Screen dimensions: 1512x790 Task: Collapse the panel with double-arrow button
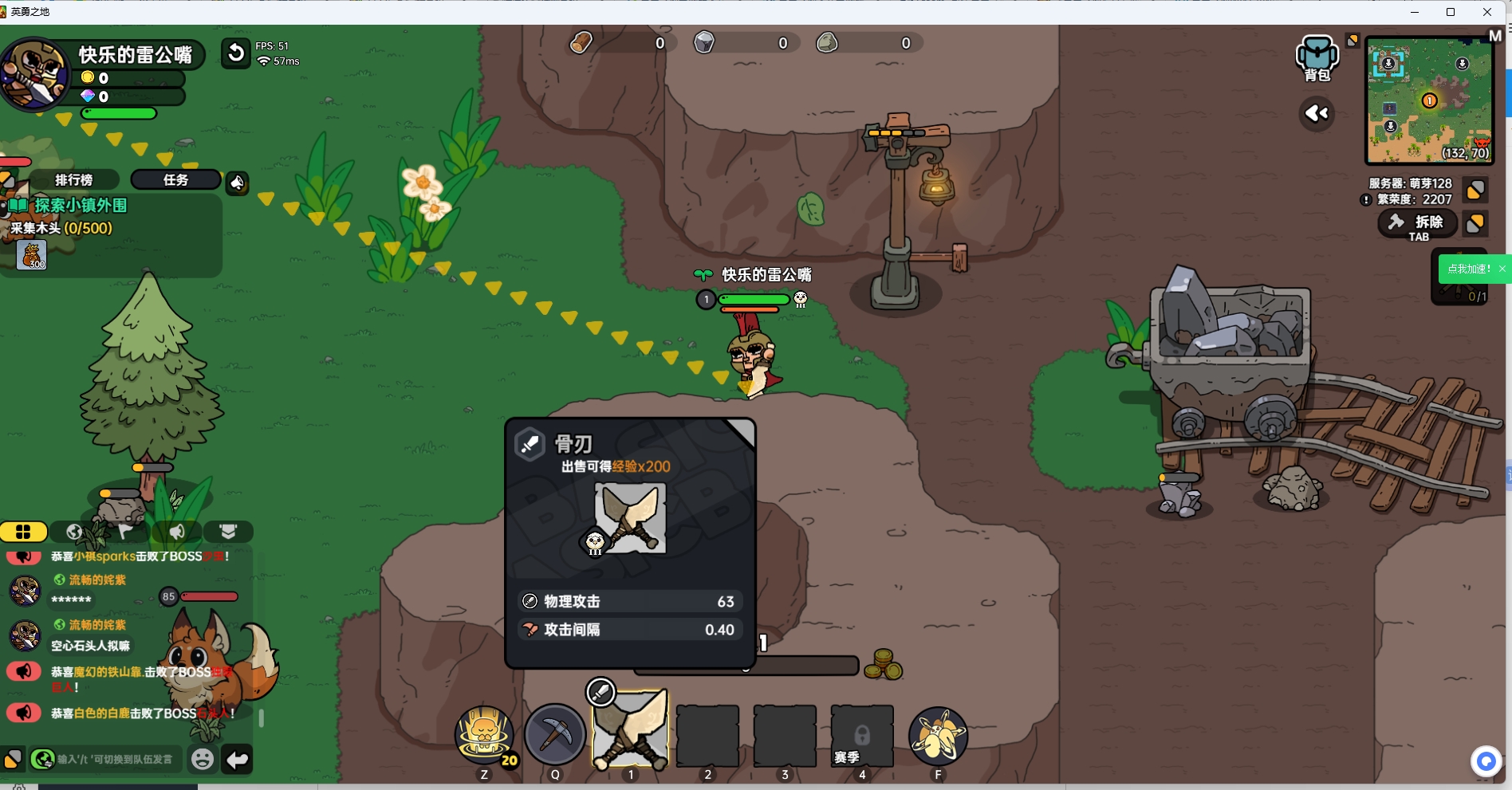click(1317, 114)
